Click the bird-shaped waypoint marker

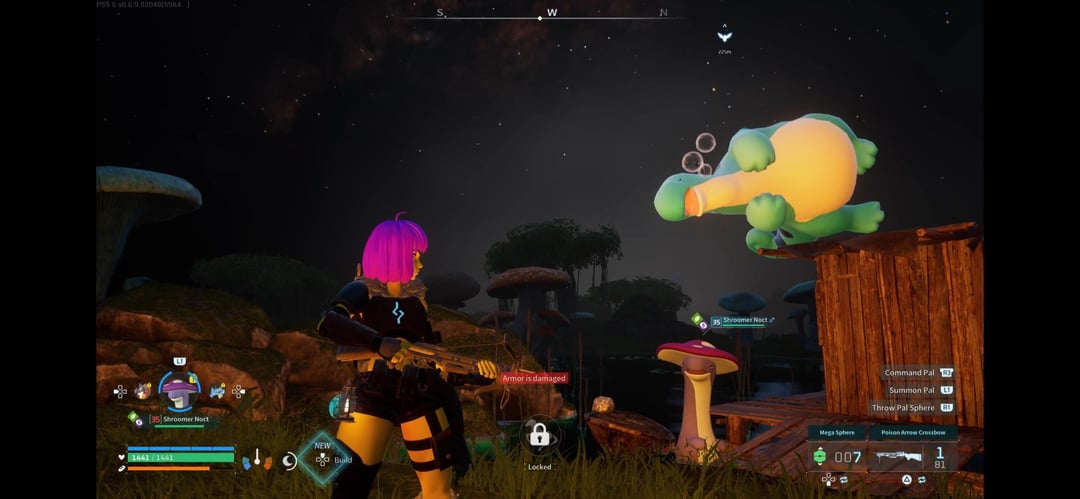724,37
